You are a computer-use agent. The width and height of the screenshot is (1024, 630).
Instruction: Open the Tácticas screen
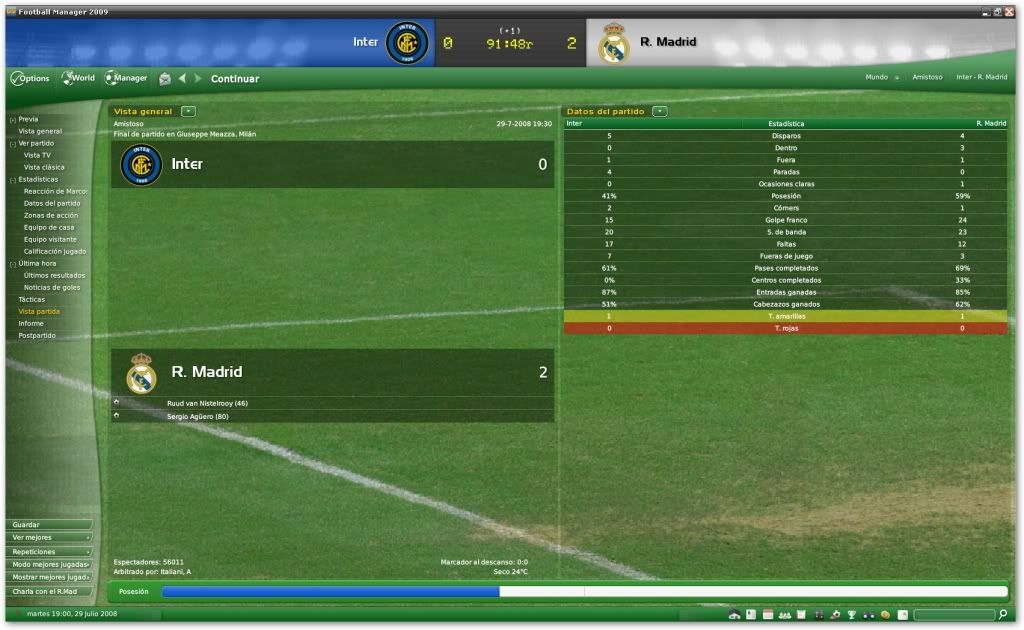click(x=32, y=299)
